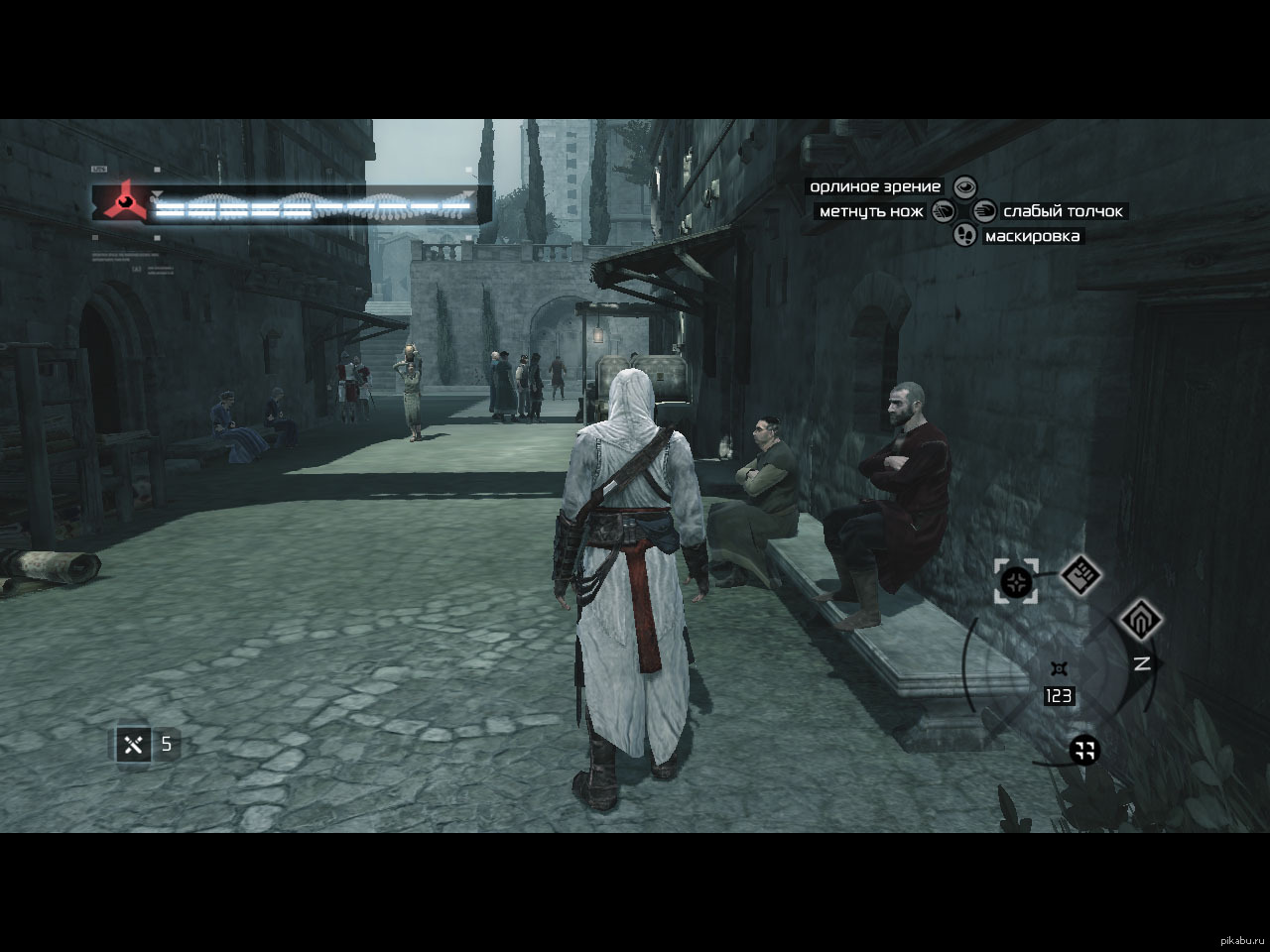Image resolution: width=1270 pixels, height=952 pixels.
Task: Click the four-corner marker at the minimap's bottom
Action: pyautogui.click(x=1084, y=751)
